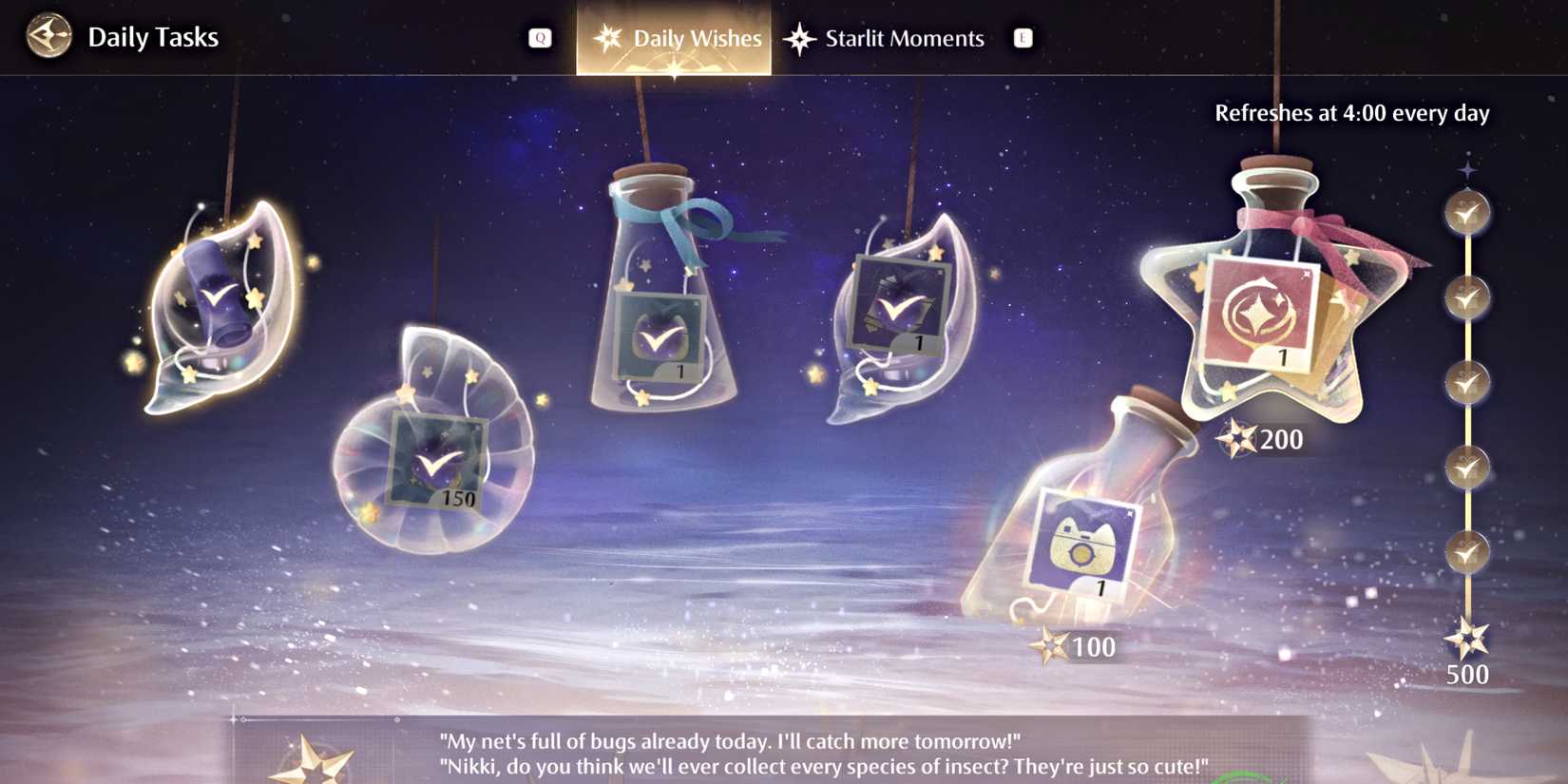The width and height of the screenshot is (1568, 784).
Task: Click the L keybind indicator
Action: click(1023, 38)
